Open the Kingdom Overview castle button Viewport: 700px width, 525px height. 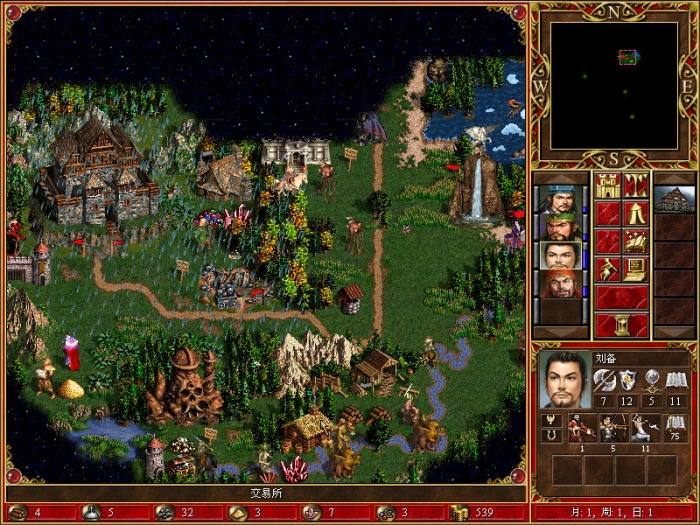pos(608,185)
